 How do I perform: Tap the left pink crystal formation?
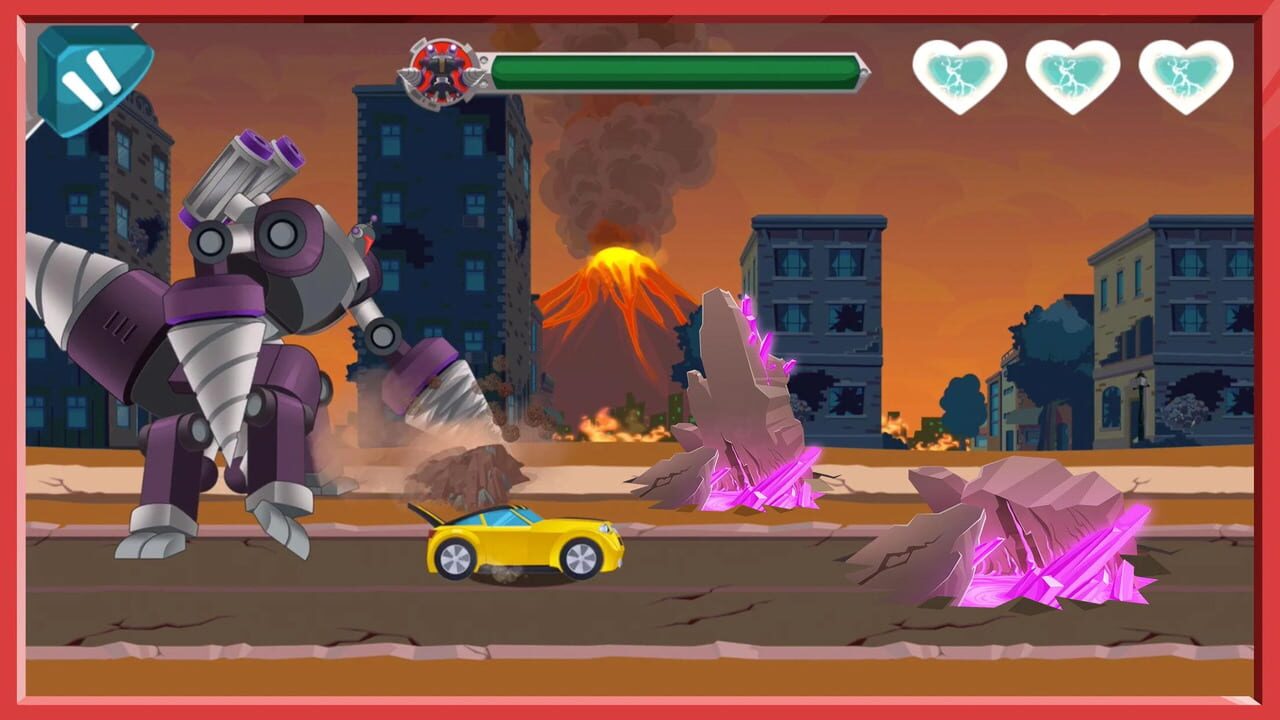coord(740,400)
